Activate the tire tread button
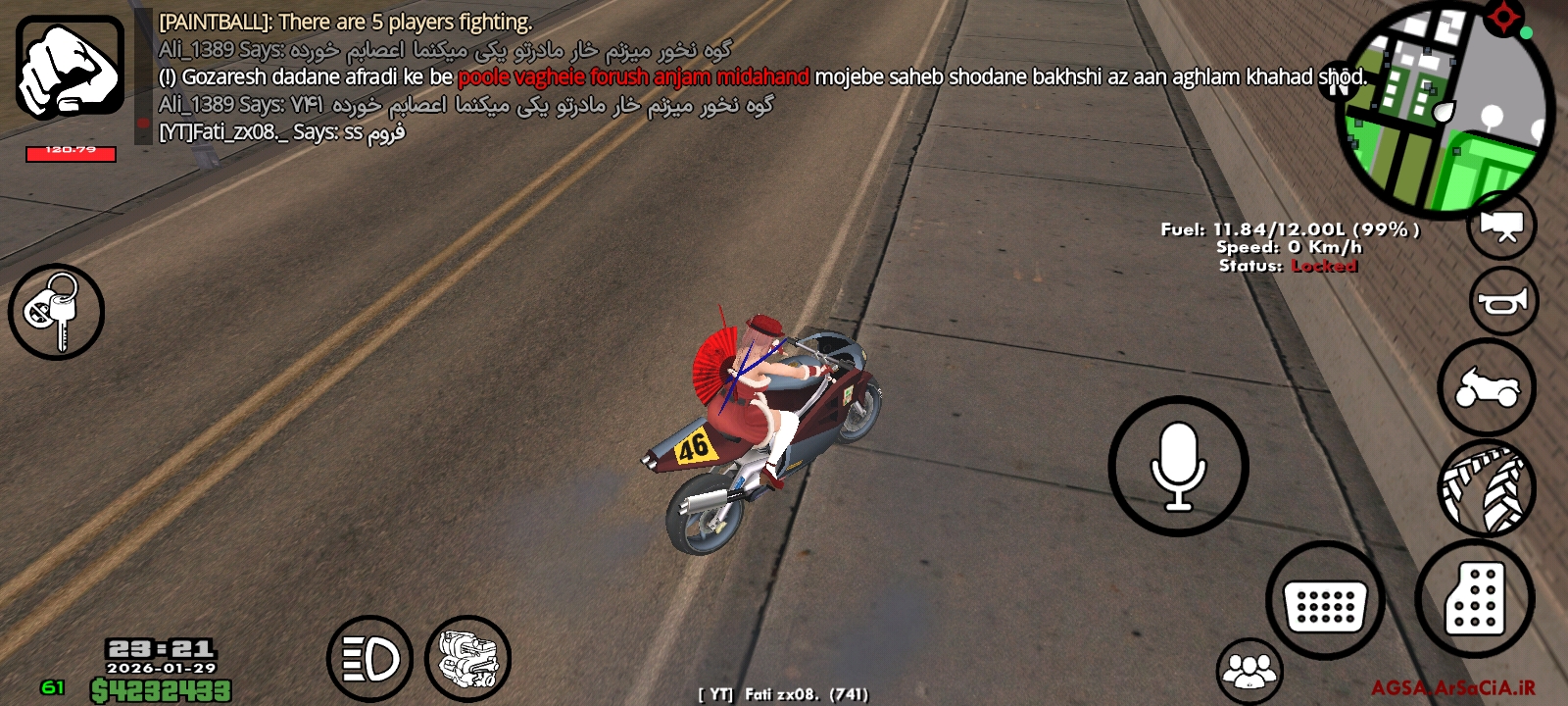Viewport: 1568px width, 706px height. coord(1487,487)
